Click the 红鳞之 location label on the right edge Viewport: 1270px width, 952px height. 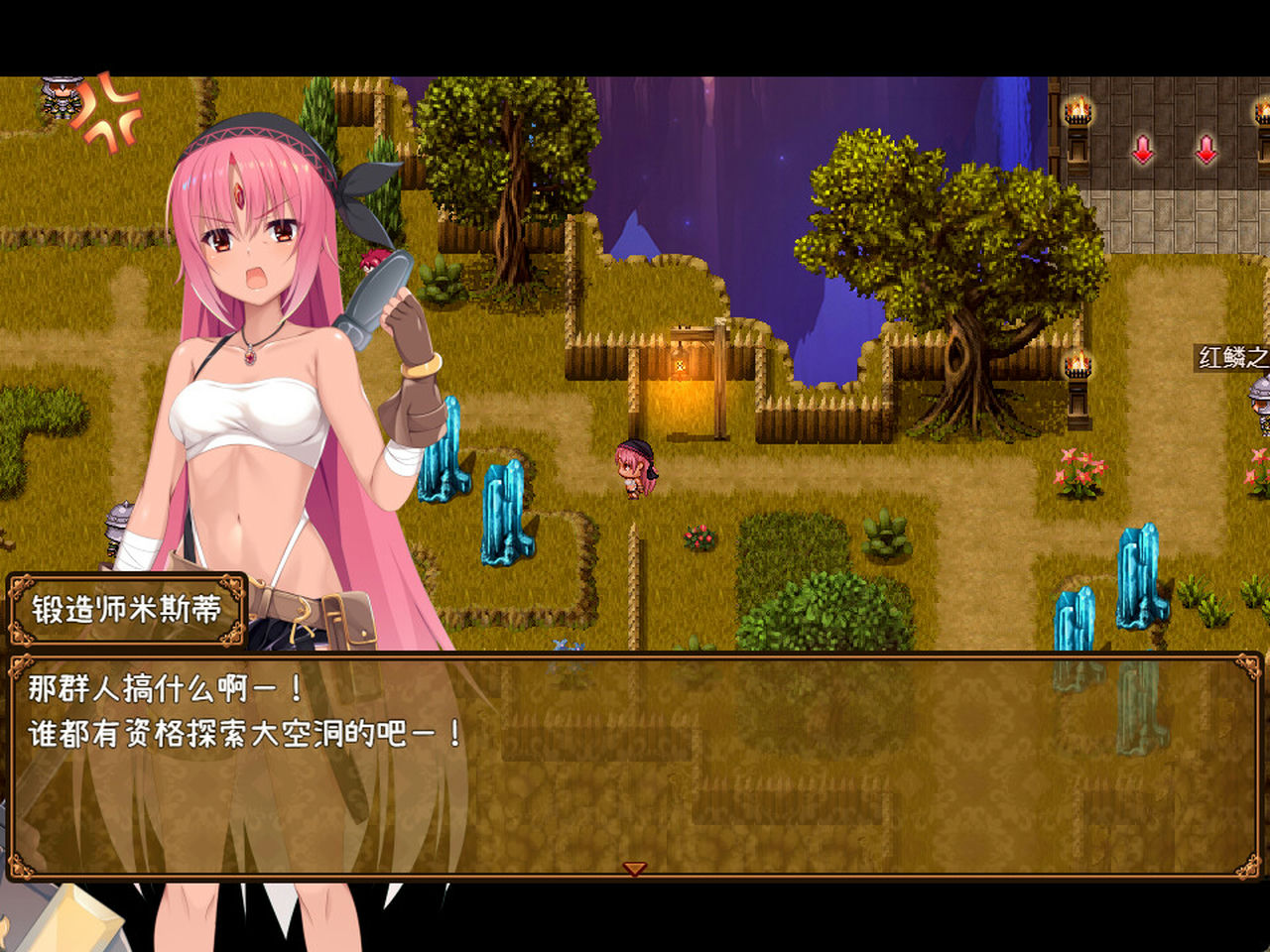1230,359
